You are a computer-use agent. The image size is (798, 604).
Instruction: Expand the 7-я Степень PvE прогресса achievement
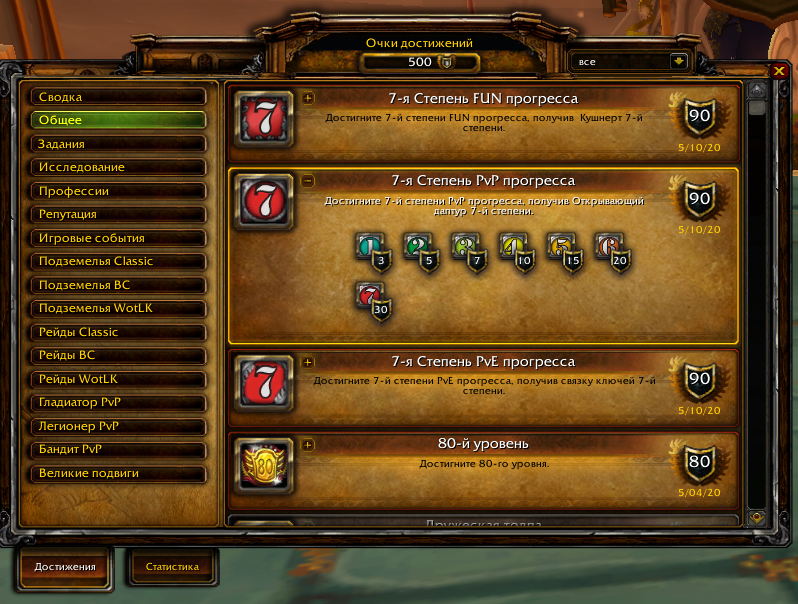click(308, 362)
